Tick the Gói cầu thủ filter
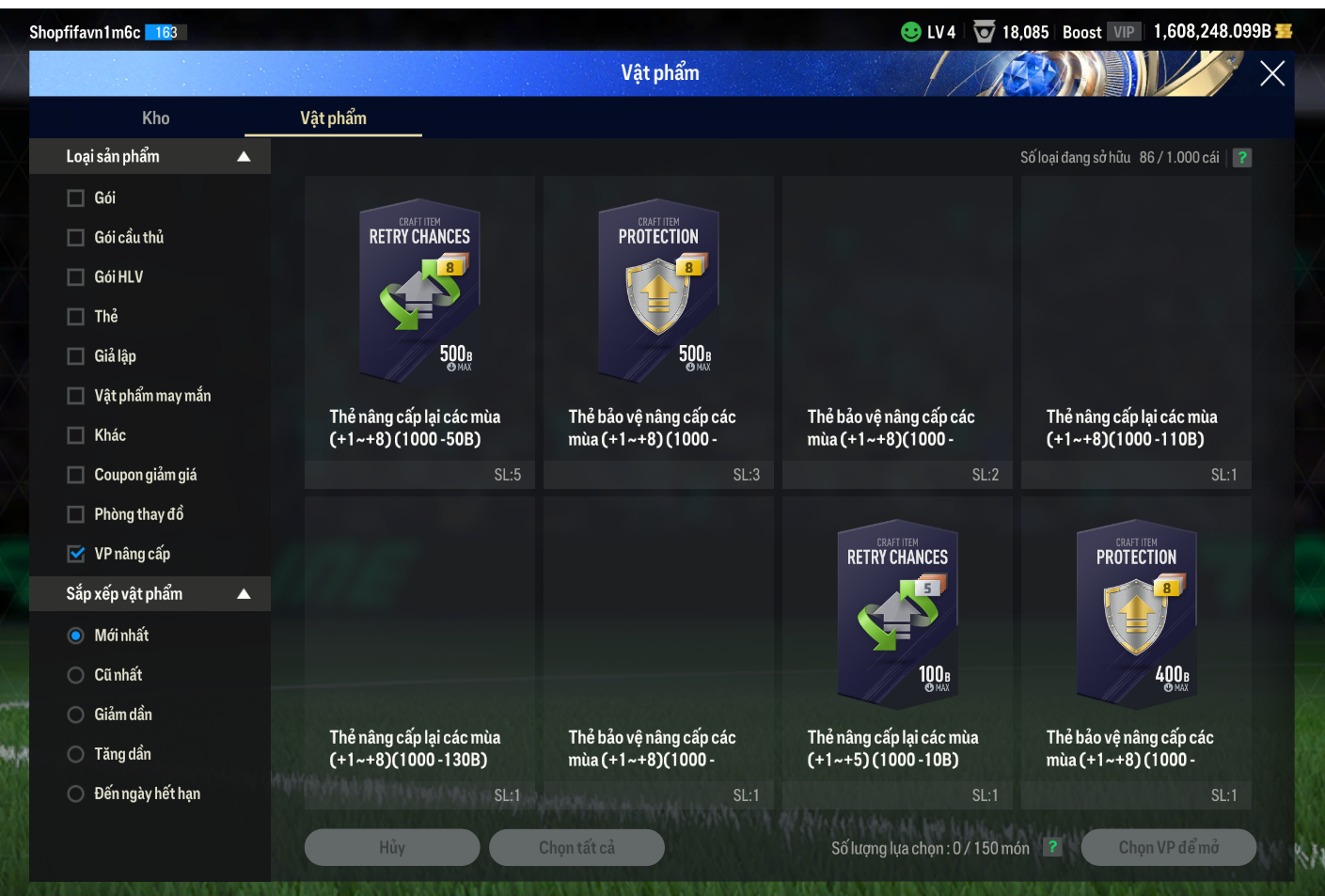Viewport: 1325px width, 896px height. tap(76, 238)
